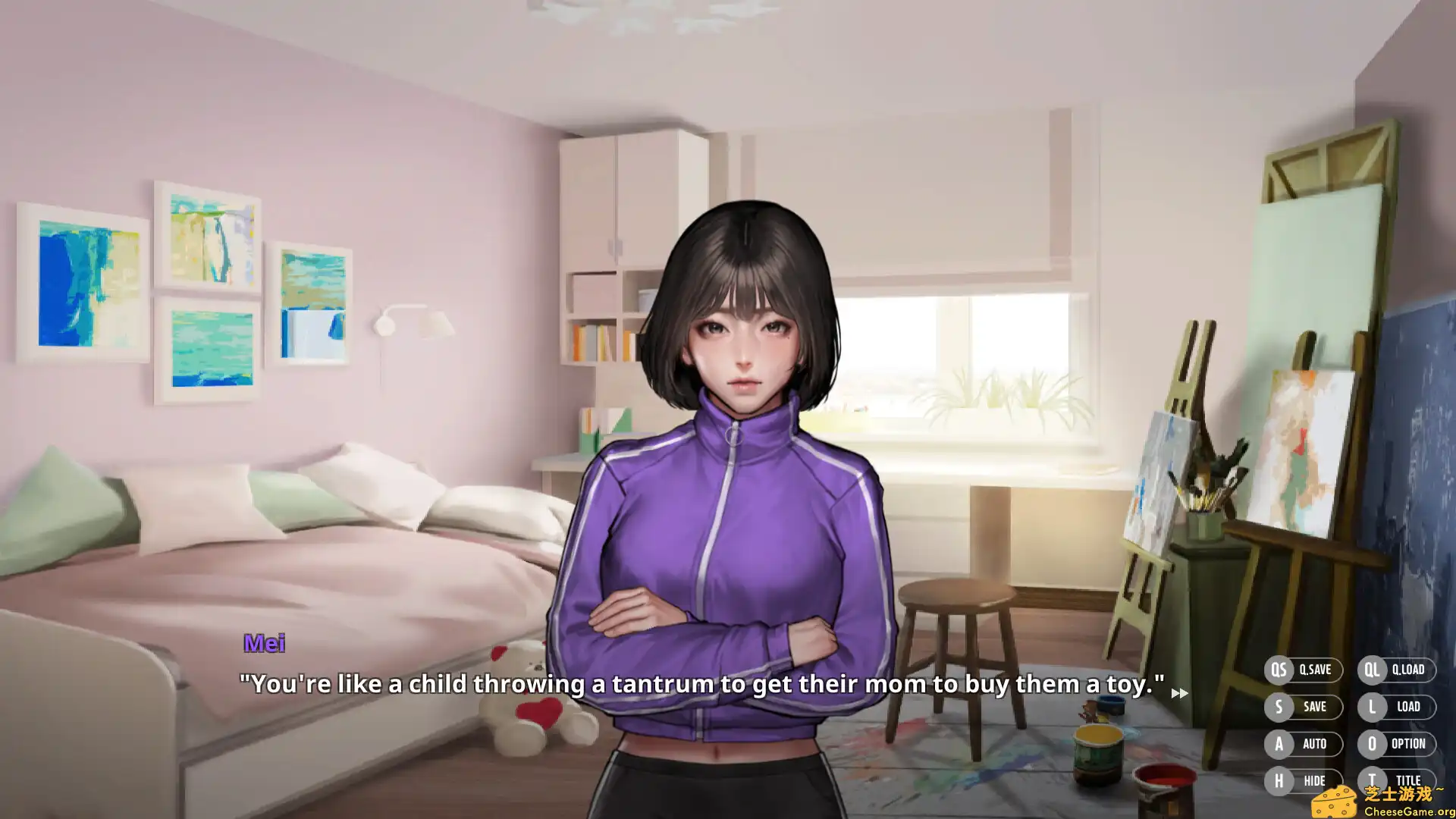Open the LOAD screen
The image size is (1456, 819).
tap(1408, 707)
